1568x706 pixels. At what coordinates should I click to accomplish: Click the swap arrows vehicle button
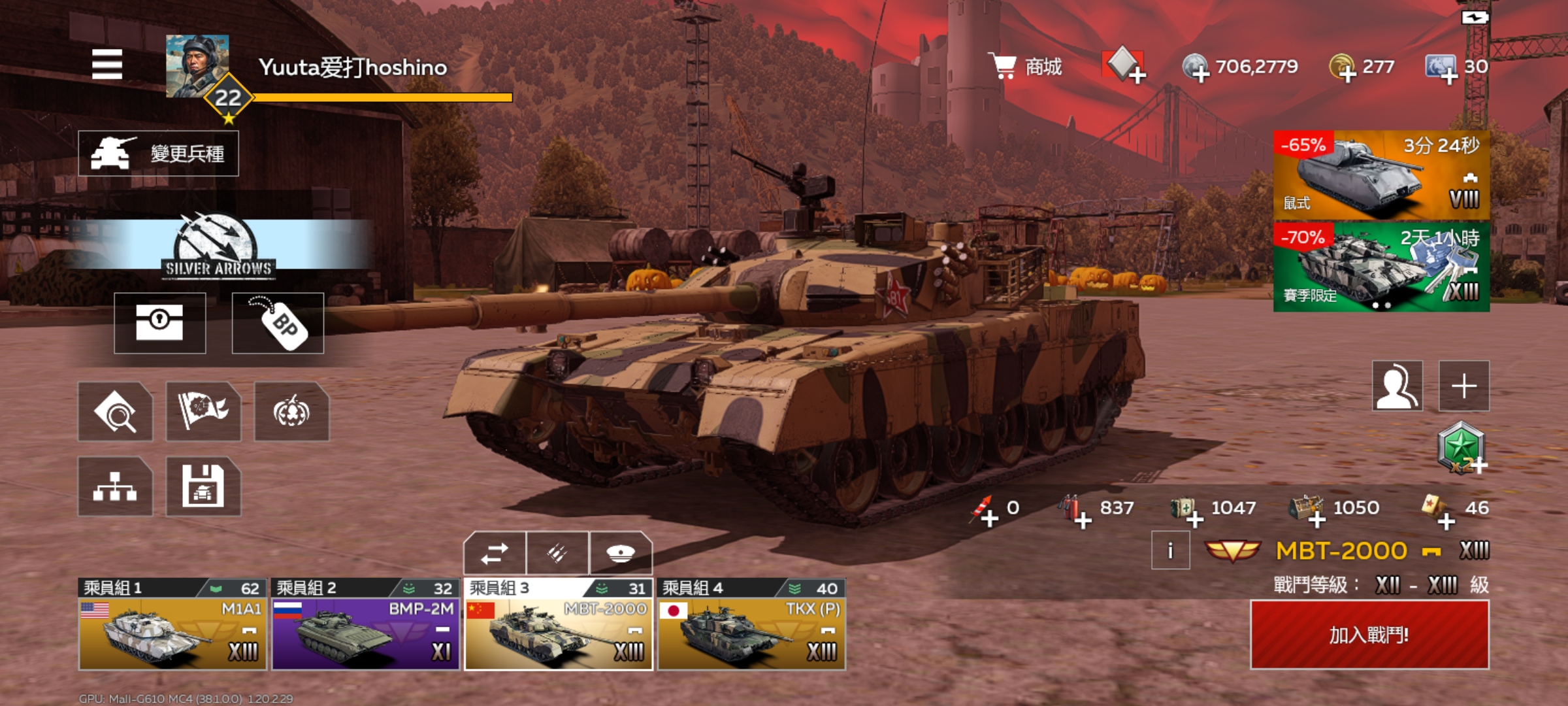495,554
